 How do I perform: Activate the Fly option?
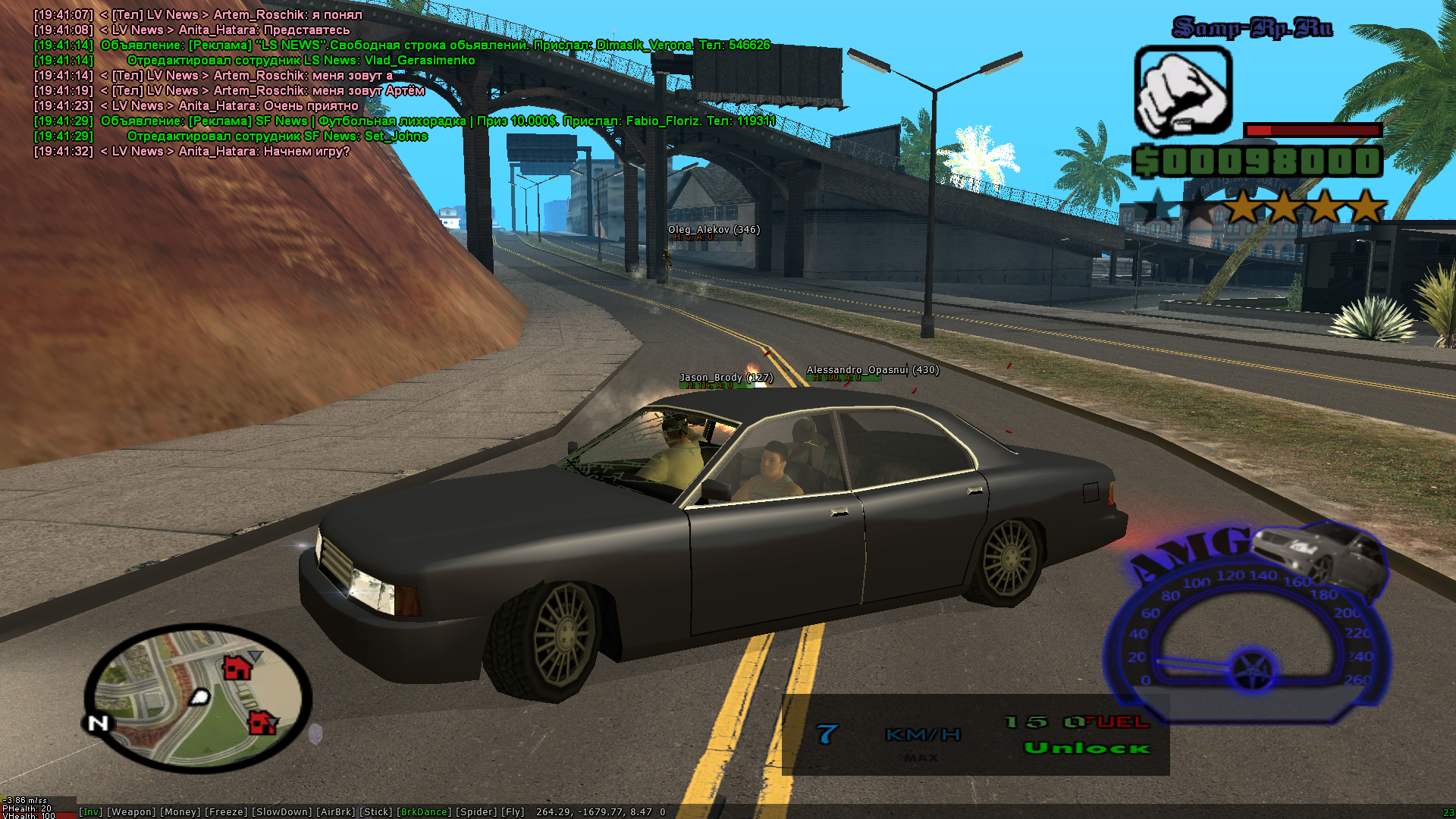(x=513, y=812)
